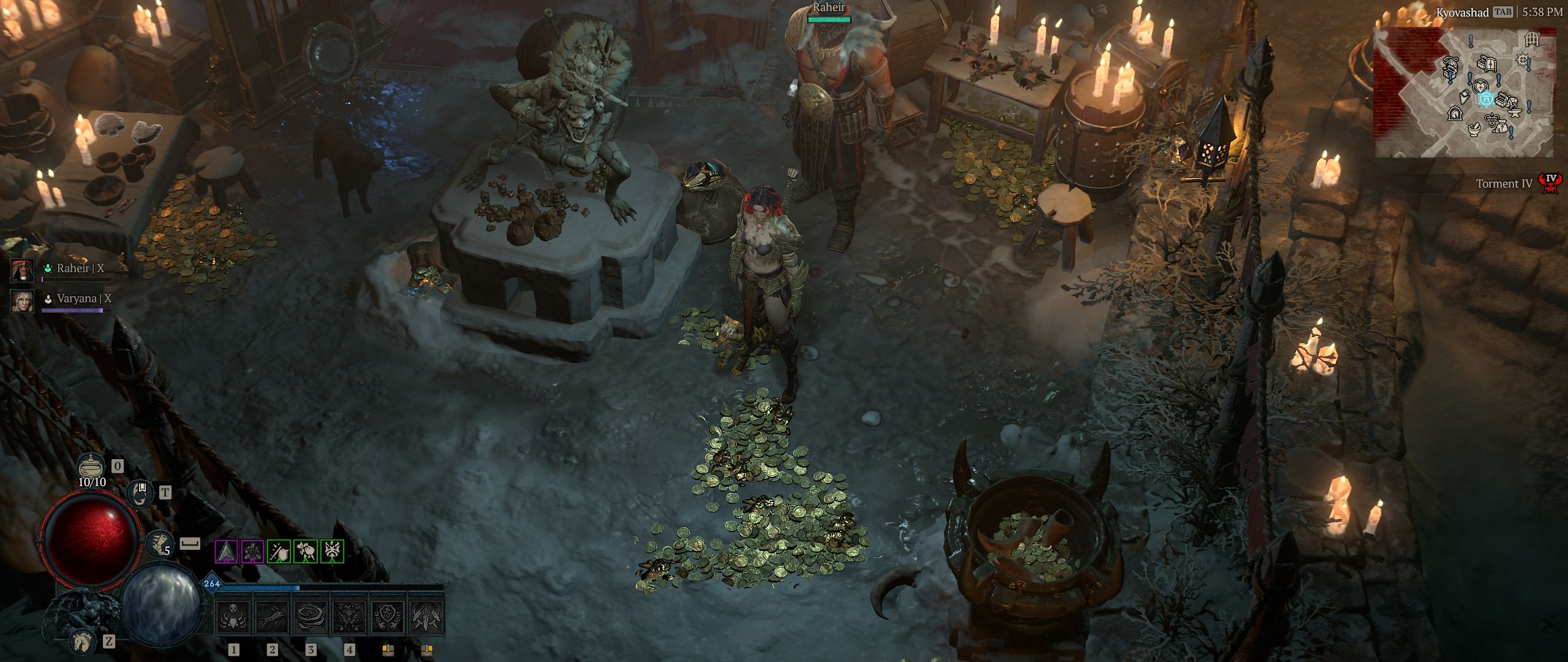Viewport: 1568px width, 662px height.
Task: Open the Kyovashad minimap
Action: [x=1464, y=92]
